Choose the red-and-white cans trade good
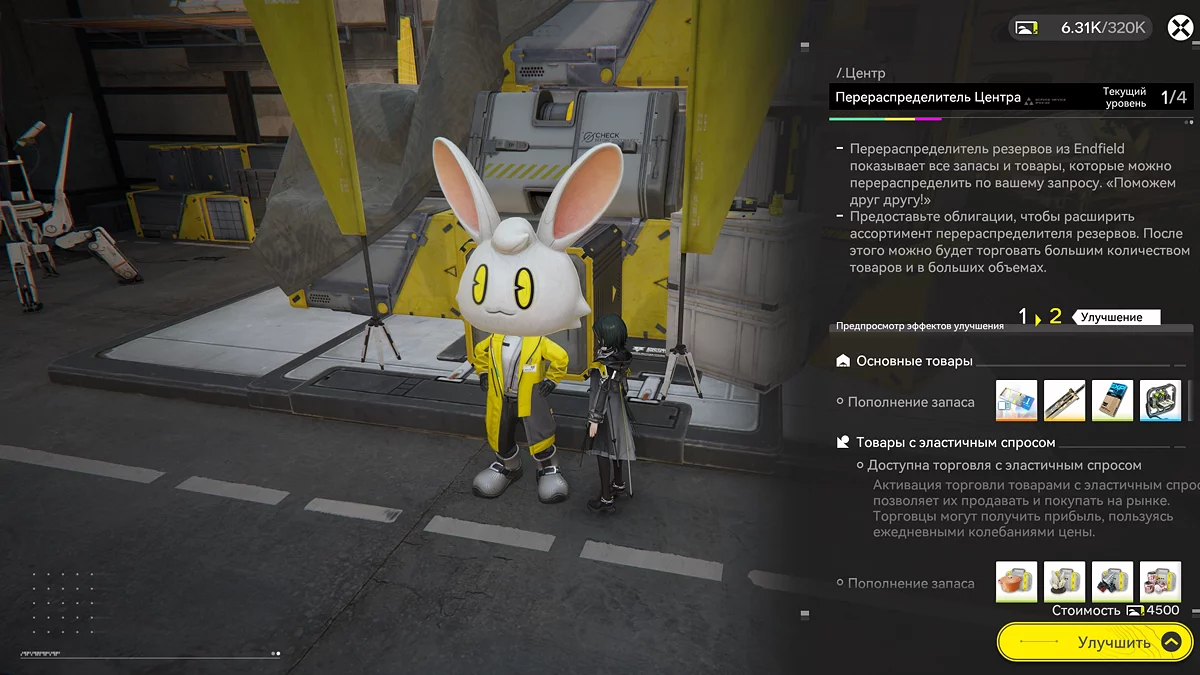 coord(1160,581)
